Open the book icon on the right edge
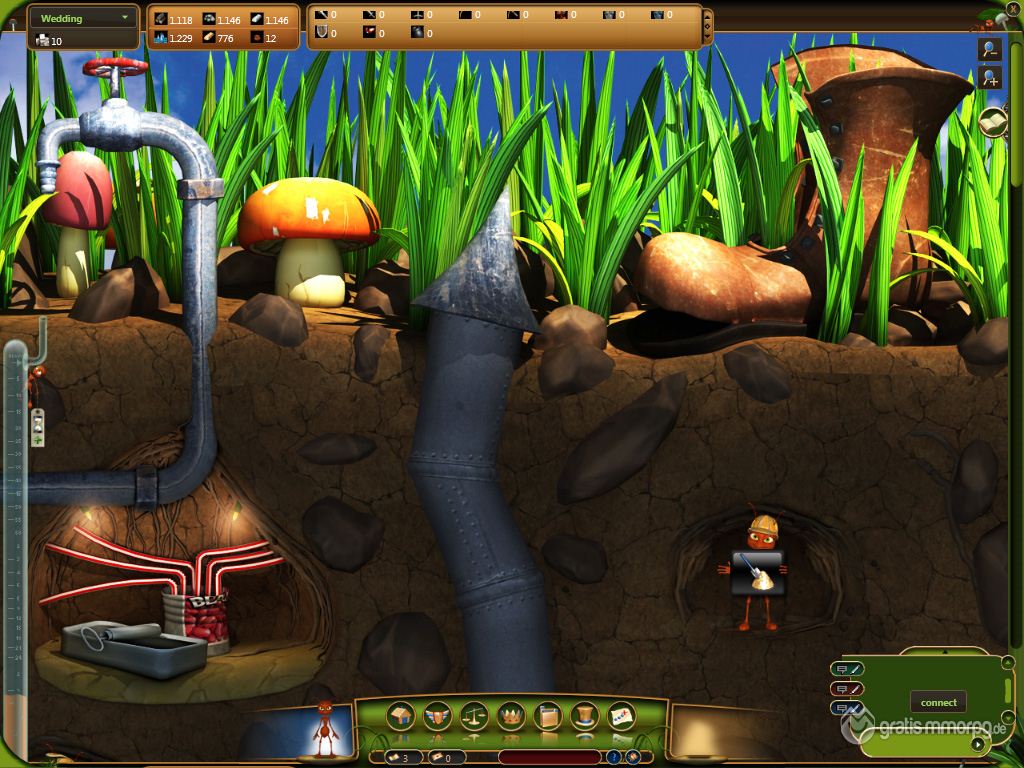 tap(991, 121)
